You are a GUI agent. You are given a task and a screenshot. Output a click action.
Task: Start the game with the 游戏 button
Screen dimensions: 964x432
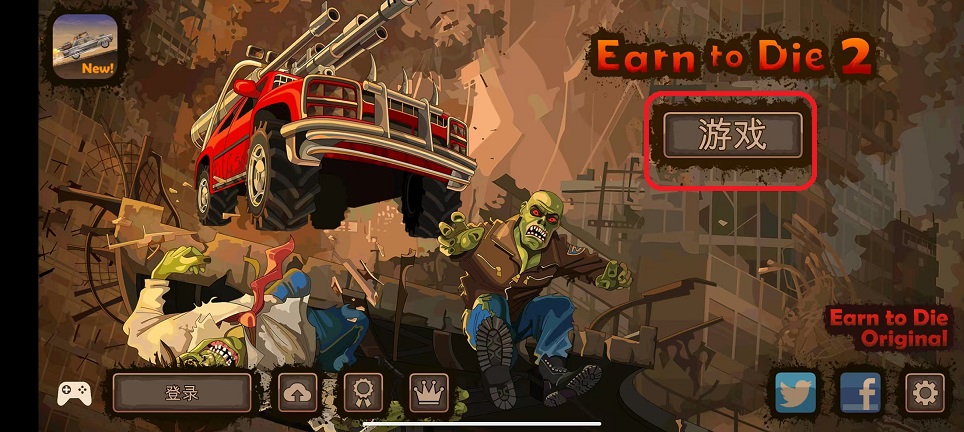tap(732, 136)
